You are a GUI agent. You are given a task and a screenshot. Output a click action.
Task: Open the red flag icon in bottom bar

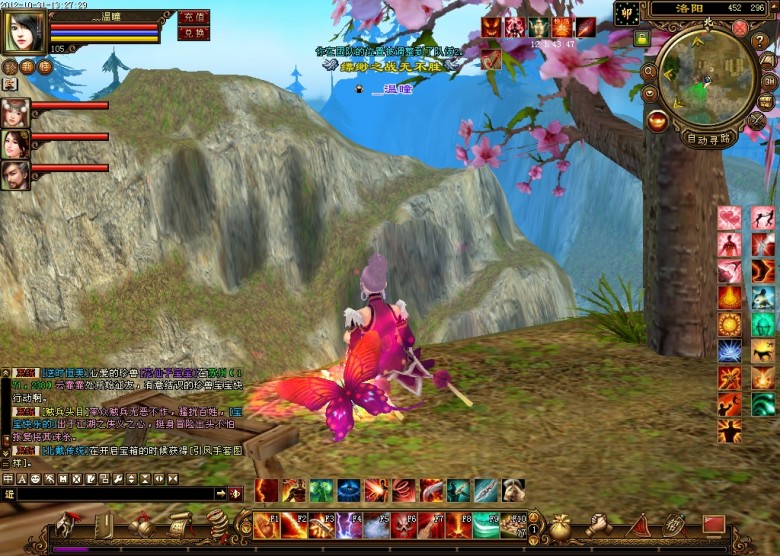coord(712,524)
